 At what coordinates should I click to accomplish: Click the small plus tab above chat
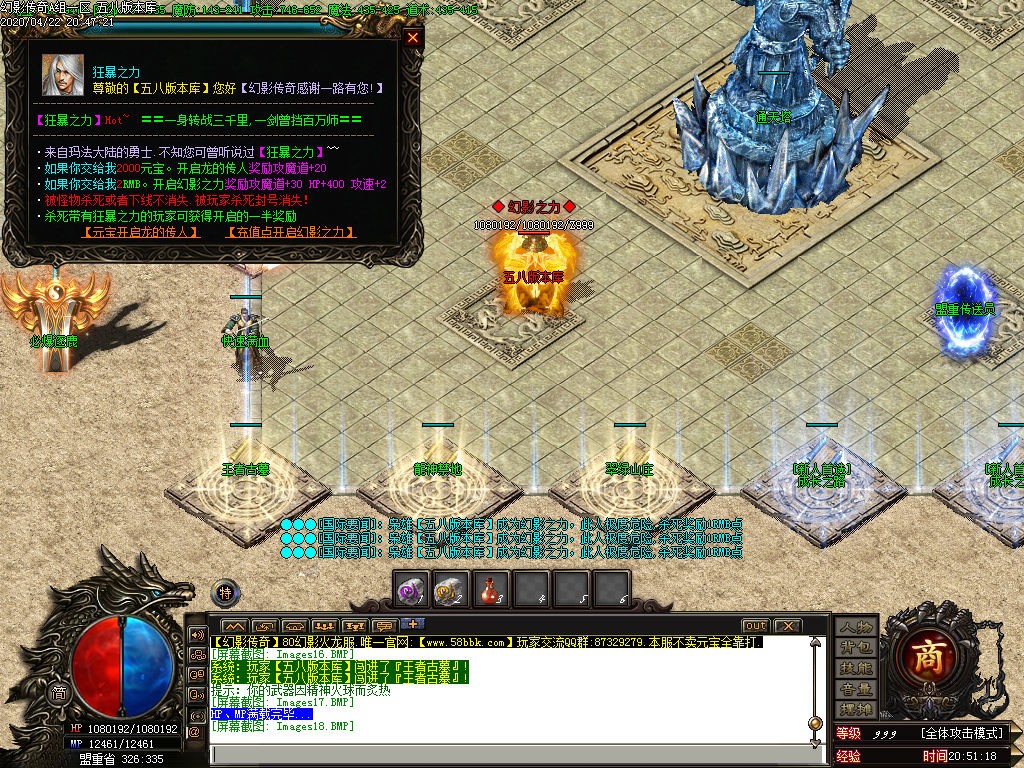pos(412,625)
